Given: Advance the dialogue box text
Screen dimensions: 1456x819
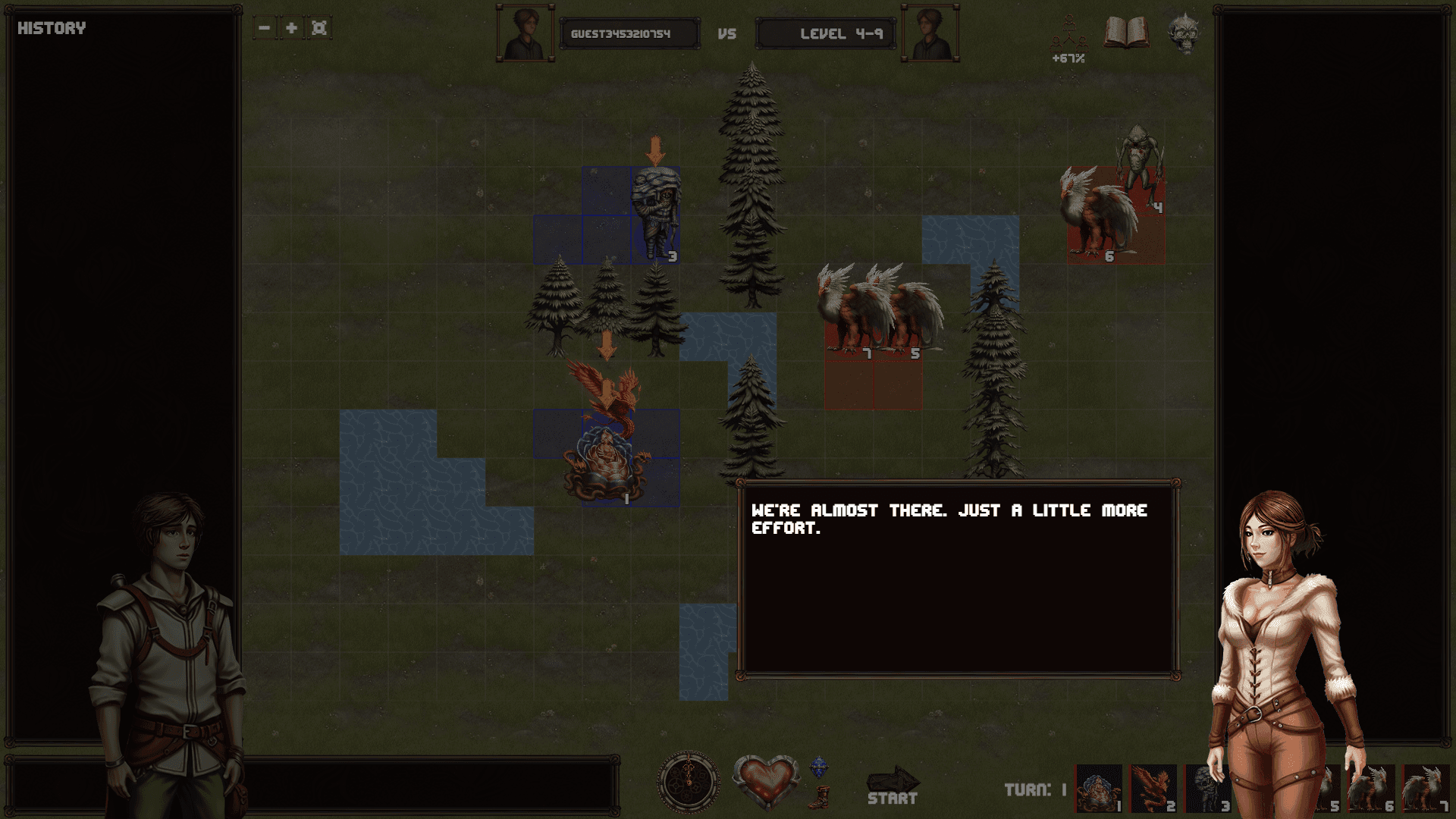Looking at the screenshot, I should pos(958,579).
